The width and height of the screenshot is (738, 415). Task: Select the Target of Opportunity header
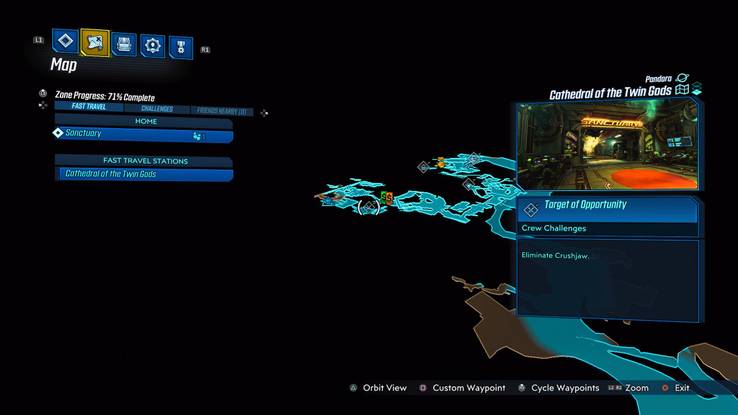coord(607,205)
